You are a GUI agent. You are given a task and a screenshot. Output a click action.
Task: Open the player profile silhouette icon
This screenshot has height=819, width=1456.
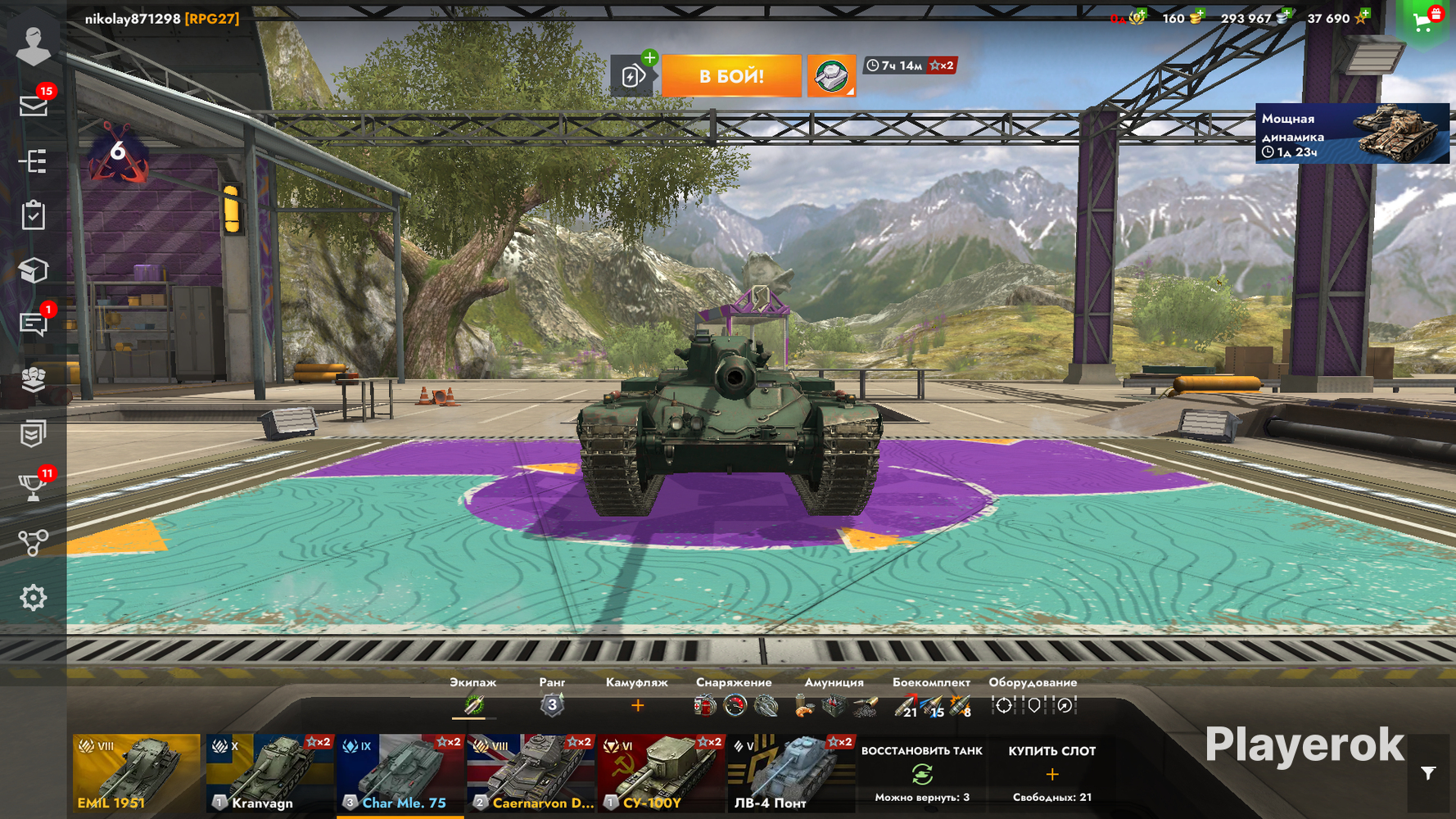[34, 45]
